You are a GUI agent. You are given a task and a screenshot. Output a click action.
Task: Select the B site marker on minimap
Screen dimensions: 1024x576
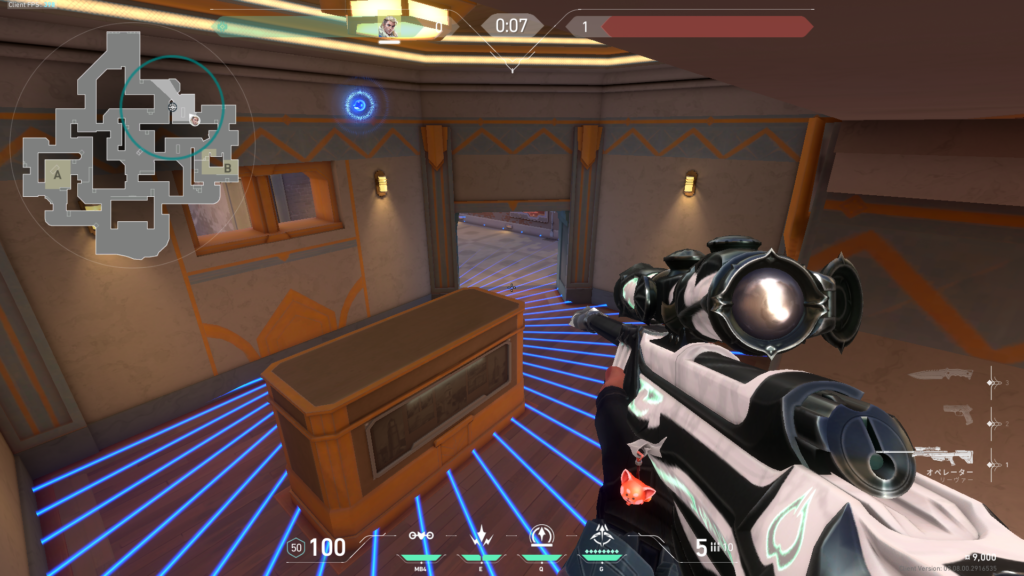pos(227,168)
